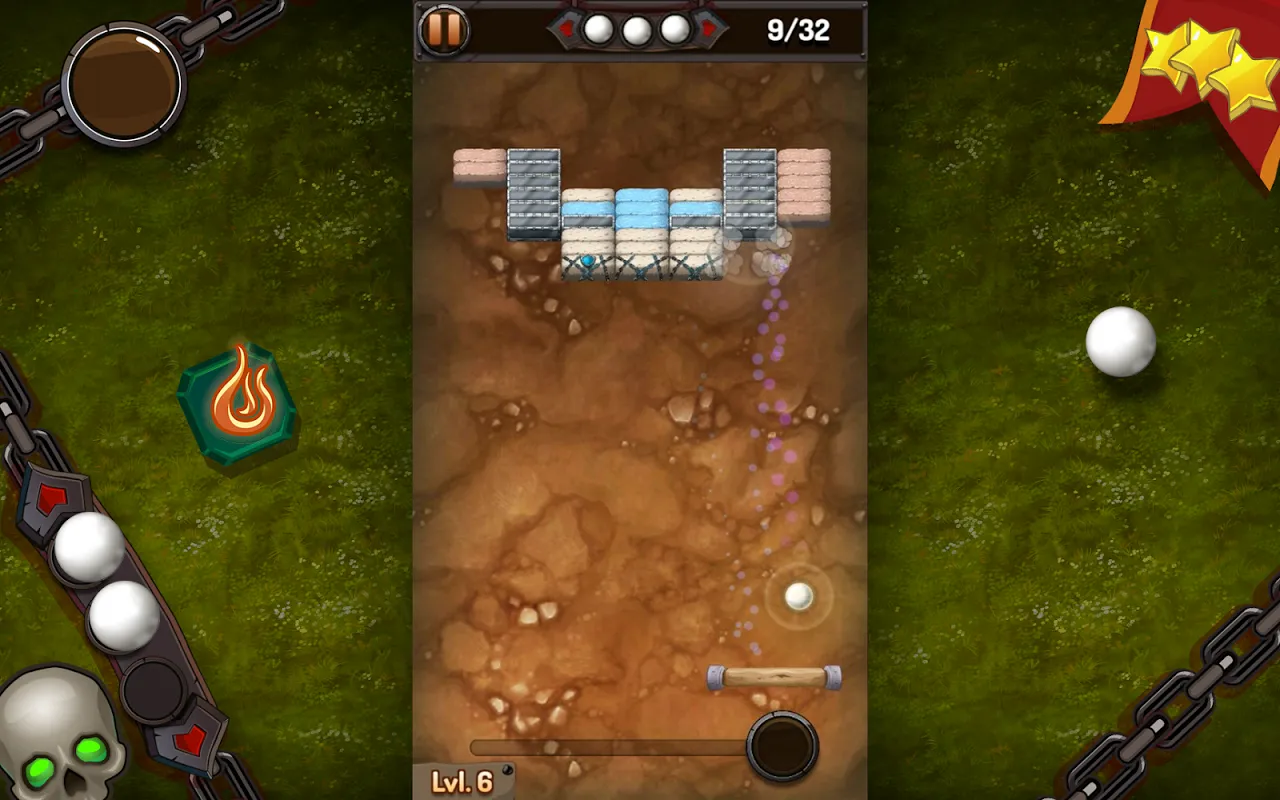
Task: Click the Lvl. 6 label
Action: 461,780
